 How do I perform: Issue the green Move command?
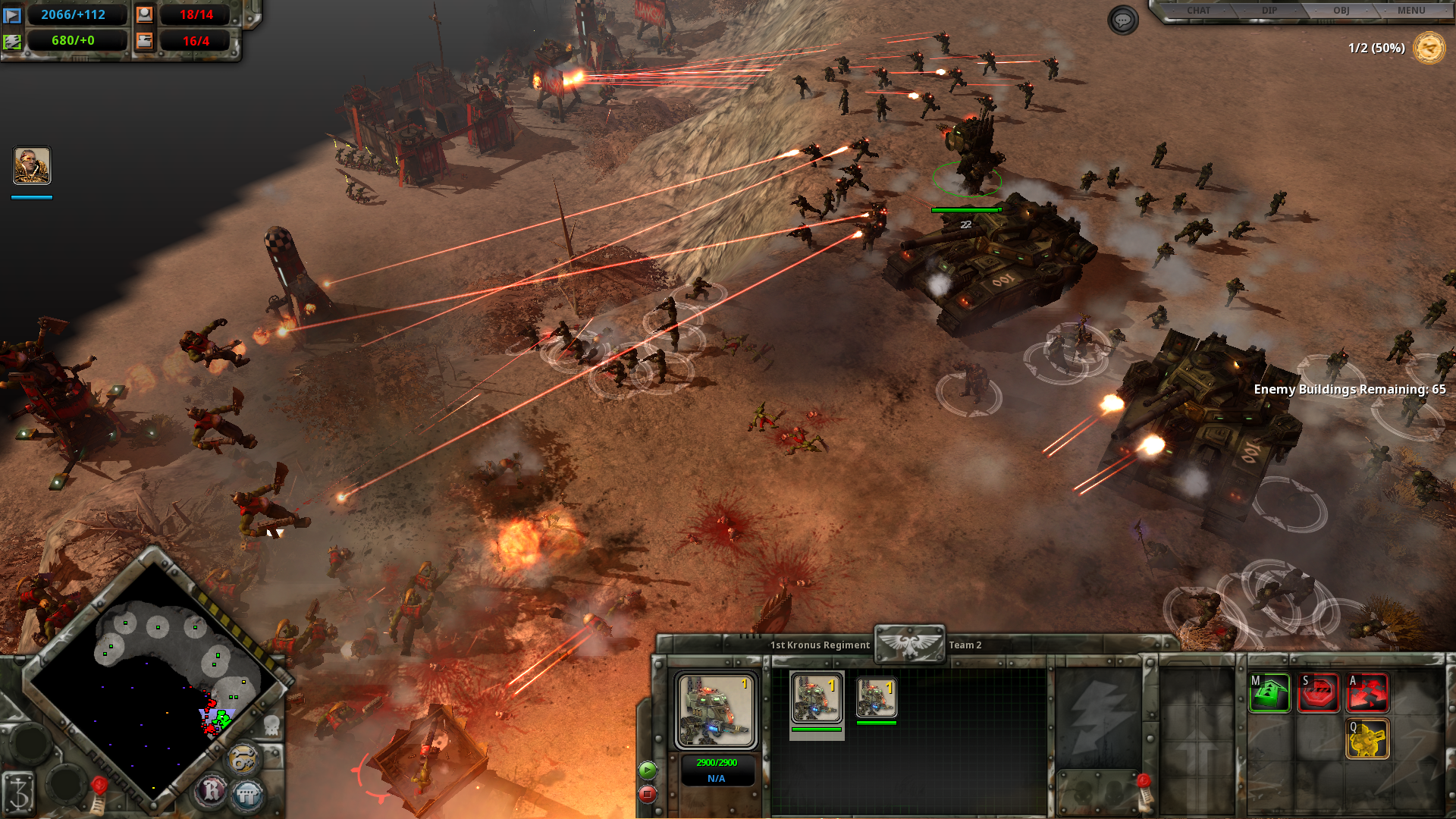coord(1269,692)
